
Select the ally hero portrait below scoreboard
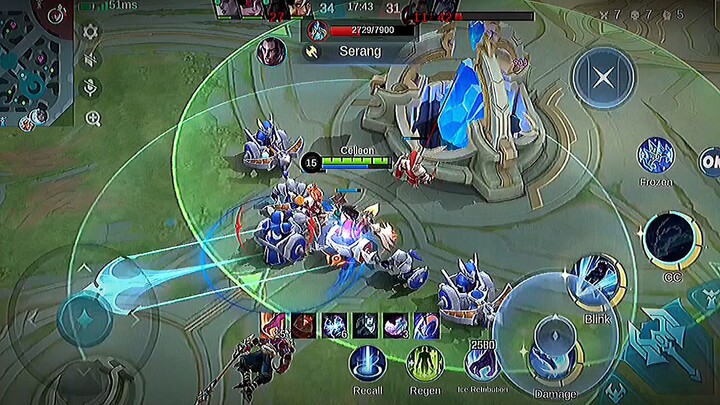(270, 51)
